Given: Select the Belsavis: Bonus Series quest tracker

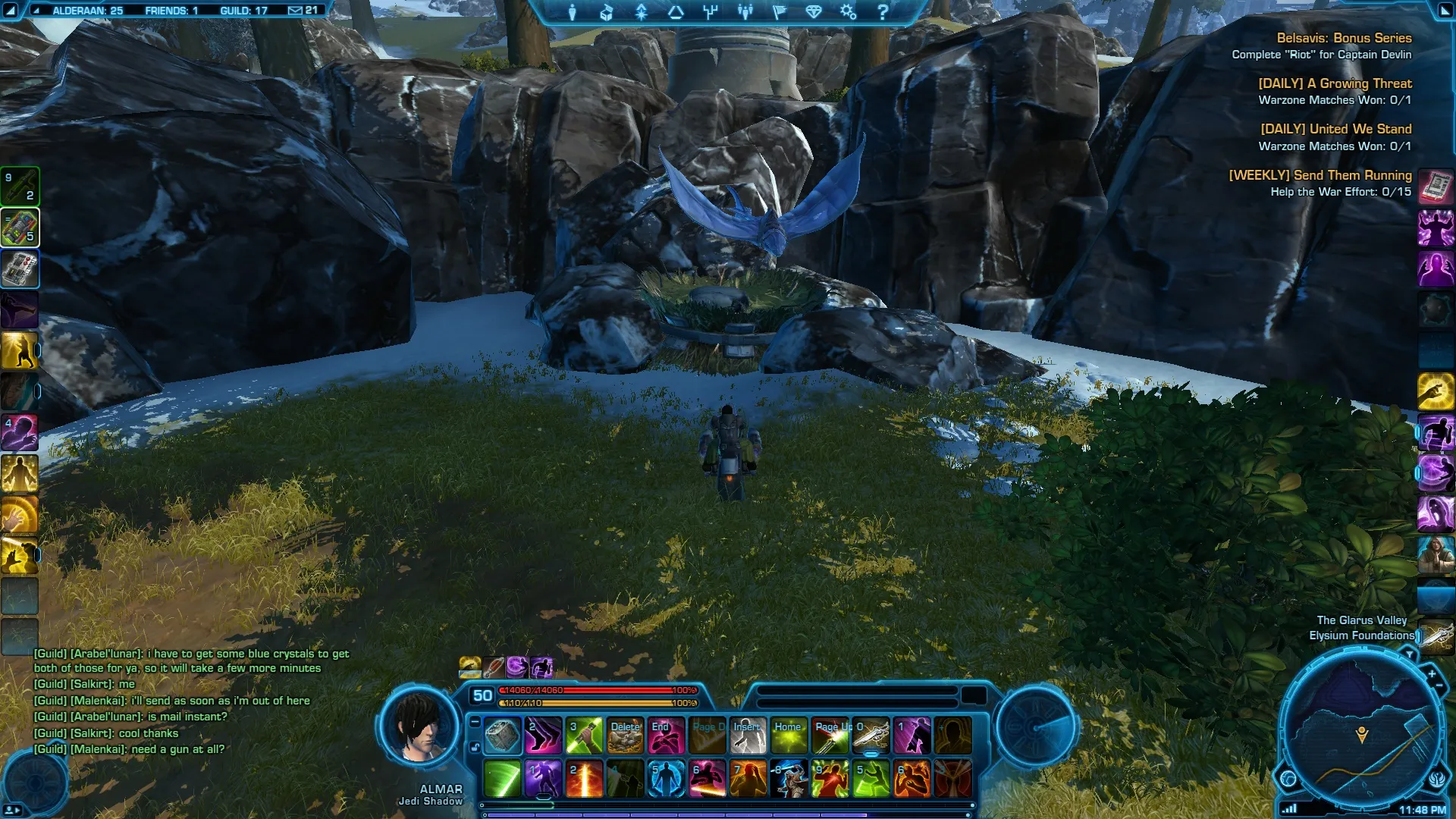Looking at the screenshot, I should [x=1343, y=38].
